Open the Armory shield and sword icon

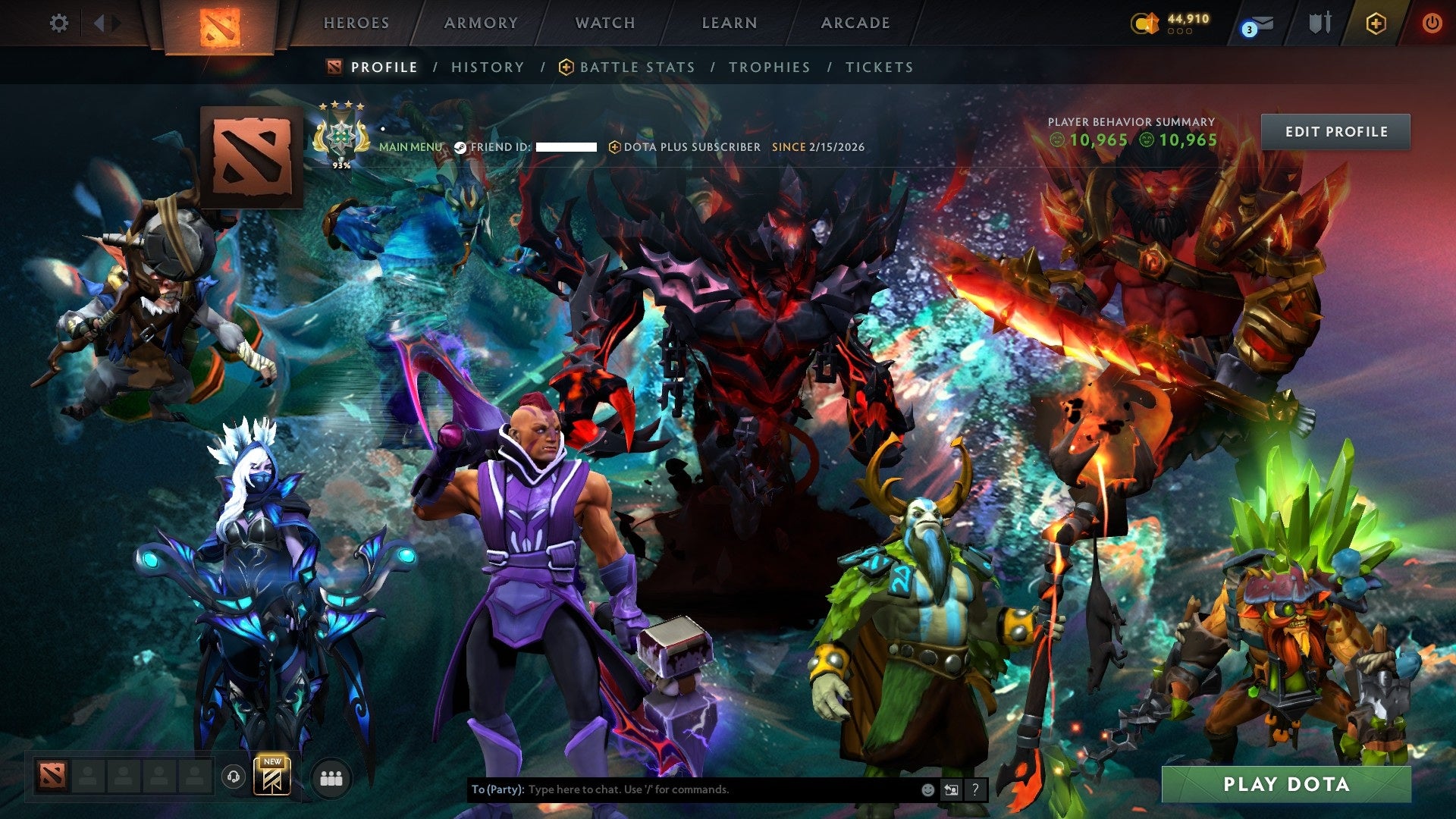1319,23
